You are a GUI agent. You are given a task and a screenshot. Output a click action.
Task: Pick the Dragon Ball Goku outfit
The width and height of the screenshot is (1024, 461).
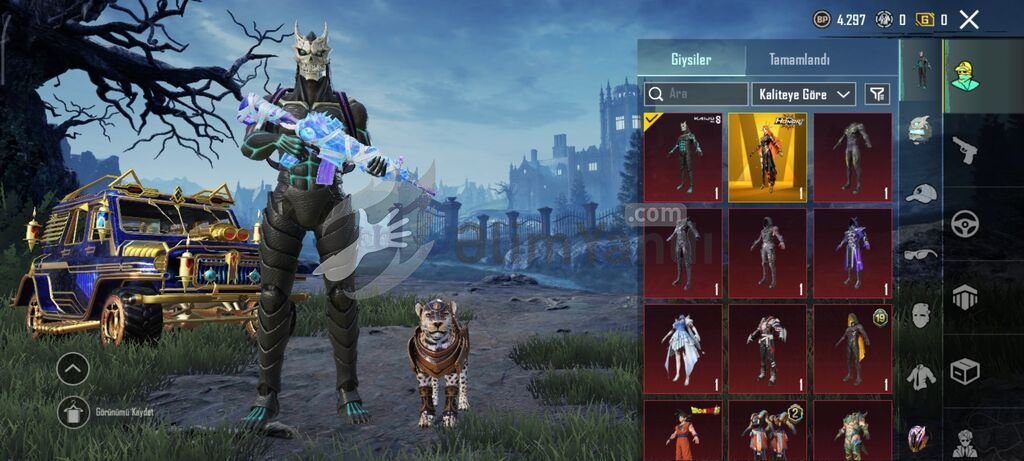point(683,430)
